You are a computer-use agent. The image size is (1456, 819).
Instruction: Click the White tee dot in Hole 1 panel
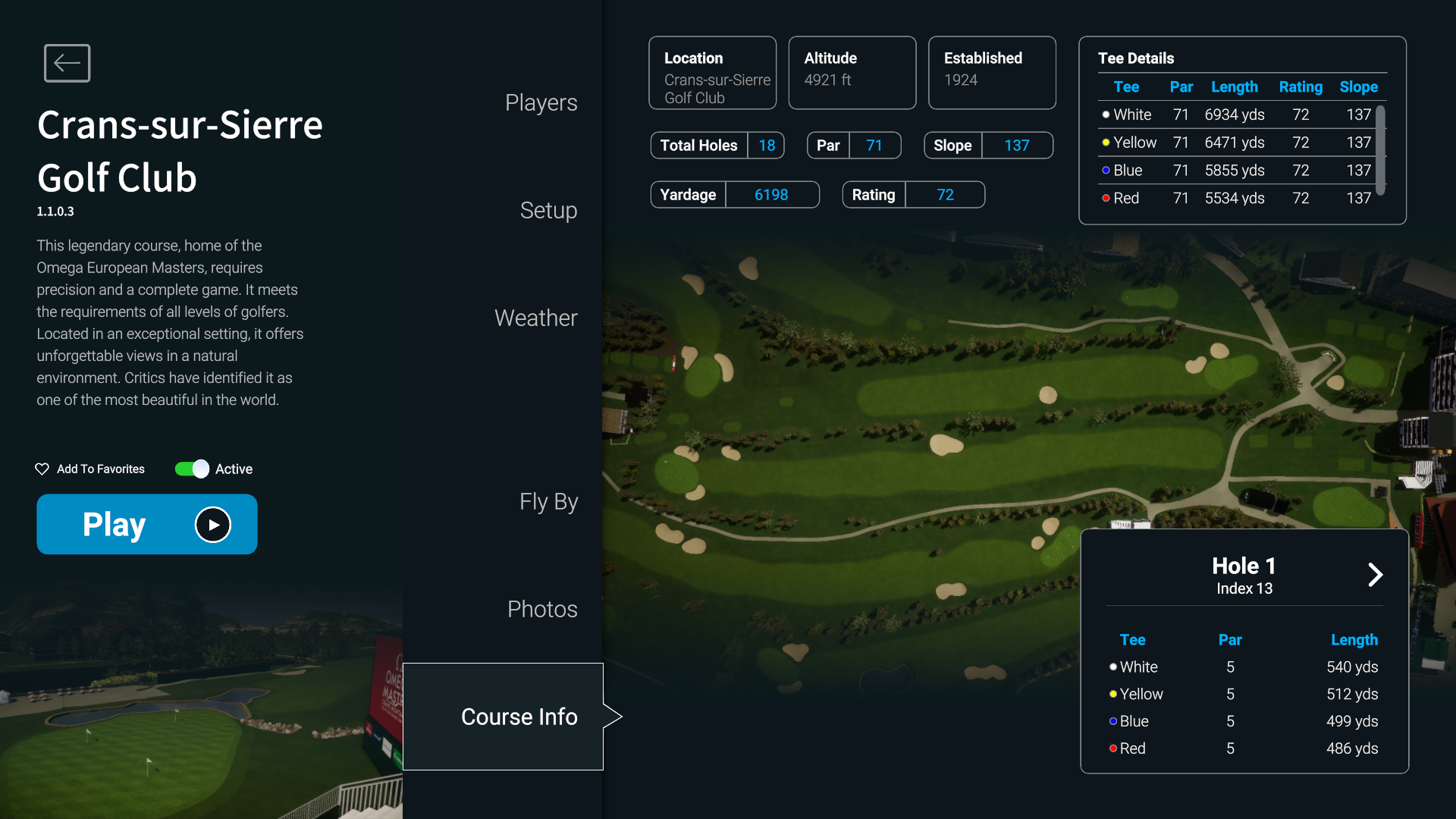click(x=1112, y=667)
